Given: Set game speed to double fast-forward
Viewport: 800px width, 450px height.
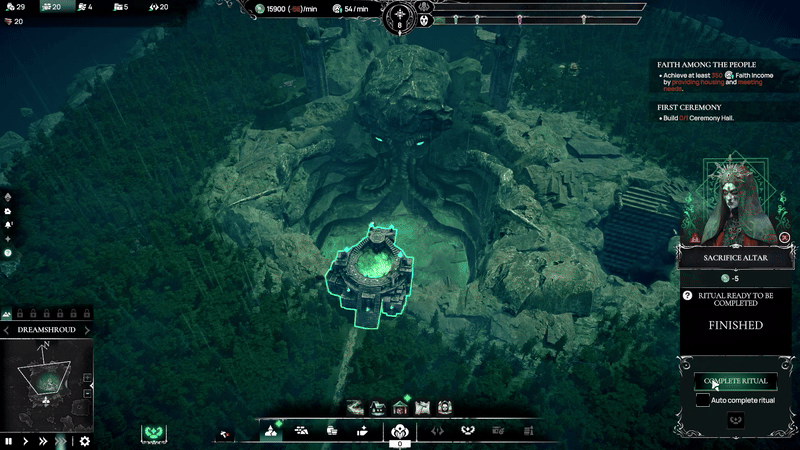Looking at the screenshot, I should coord(43,441).
